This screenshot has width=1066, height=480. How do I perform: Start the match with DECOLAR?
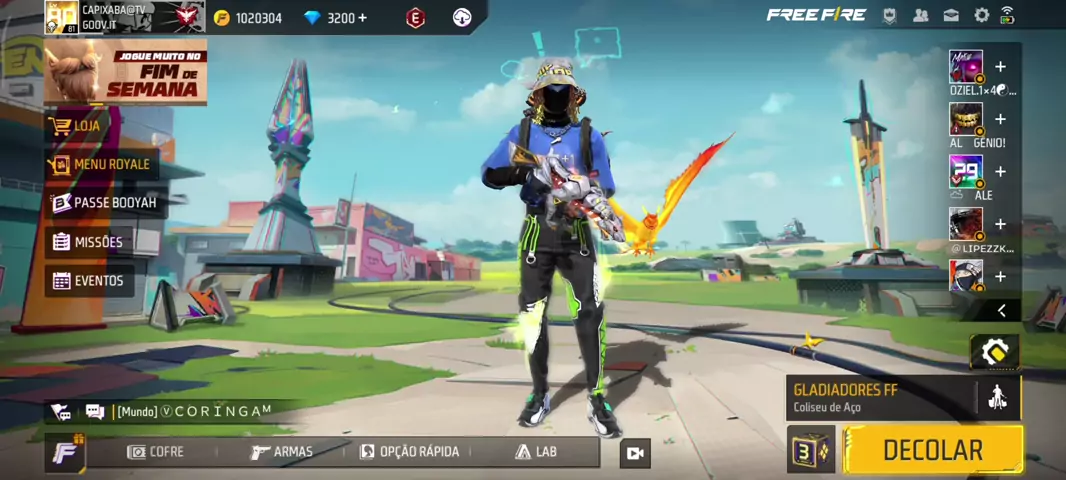tap(932, 450)
